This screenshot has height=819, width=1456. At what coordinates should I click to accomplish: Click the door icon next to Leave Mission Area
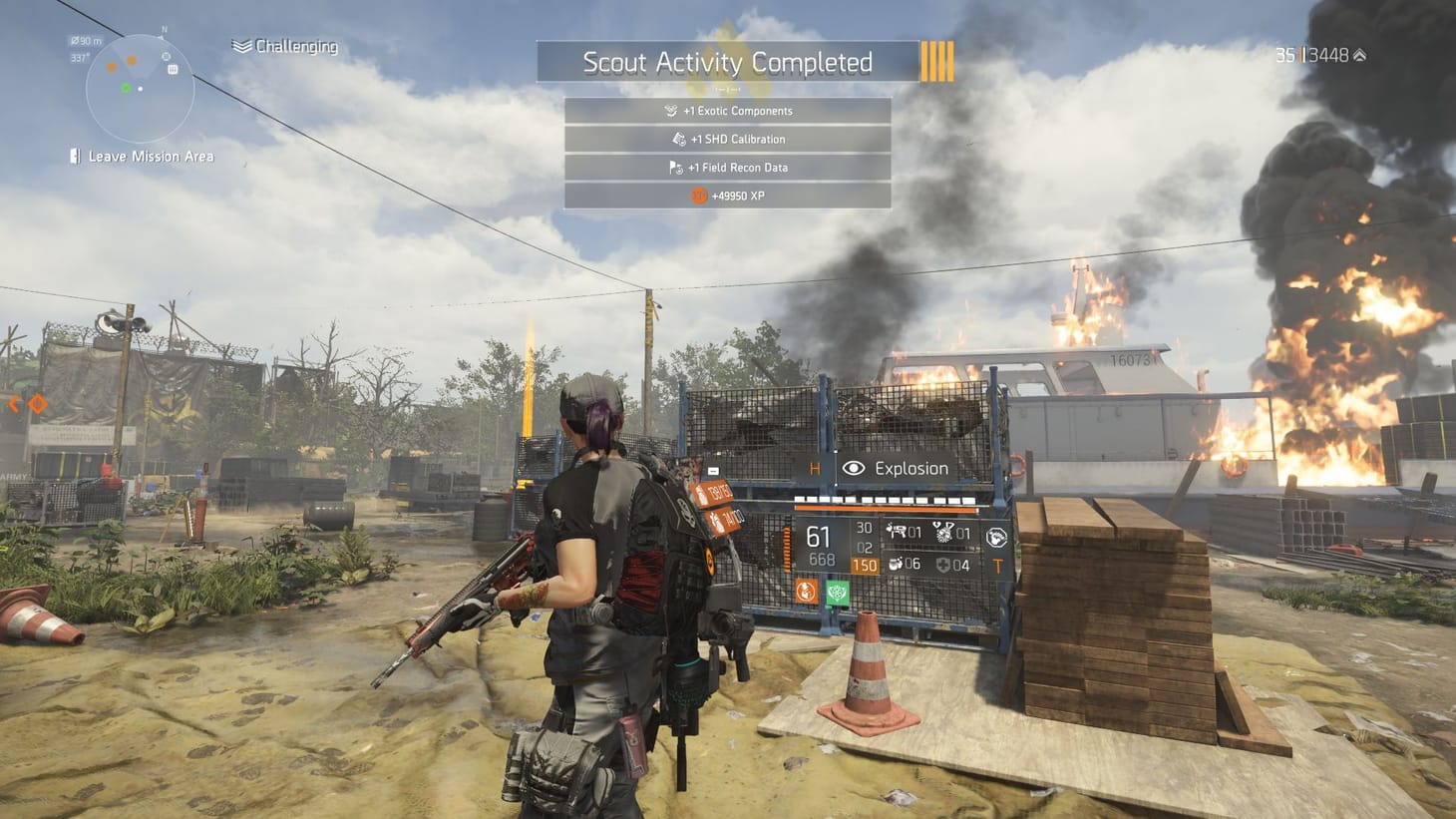tap(75, 156)
